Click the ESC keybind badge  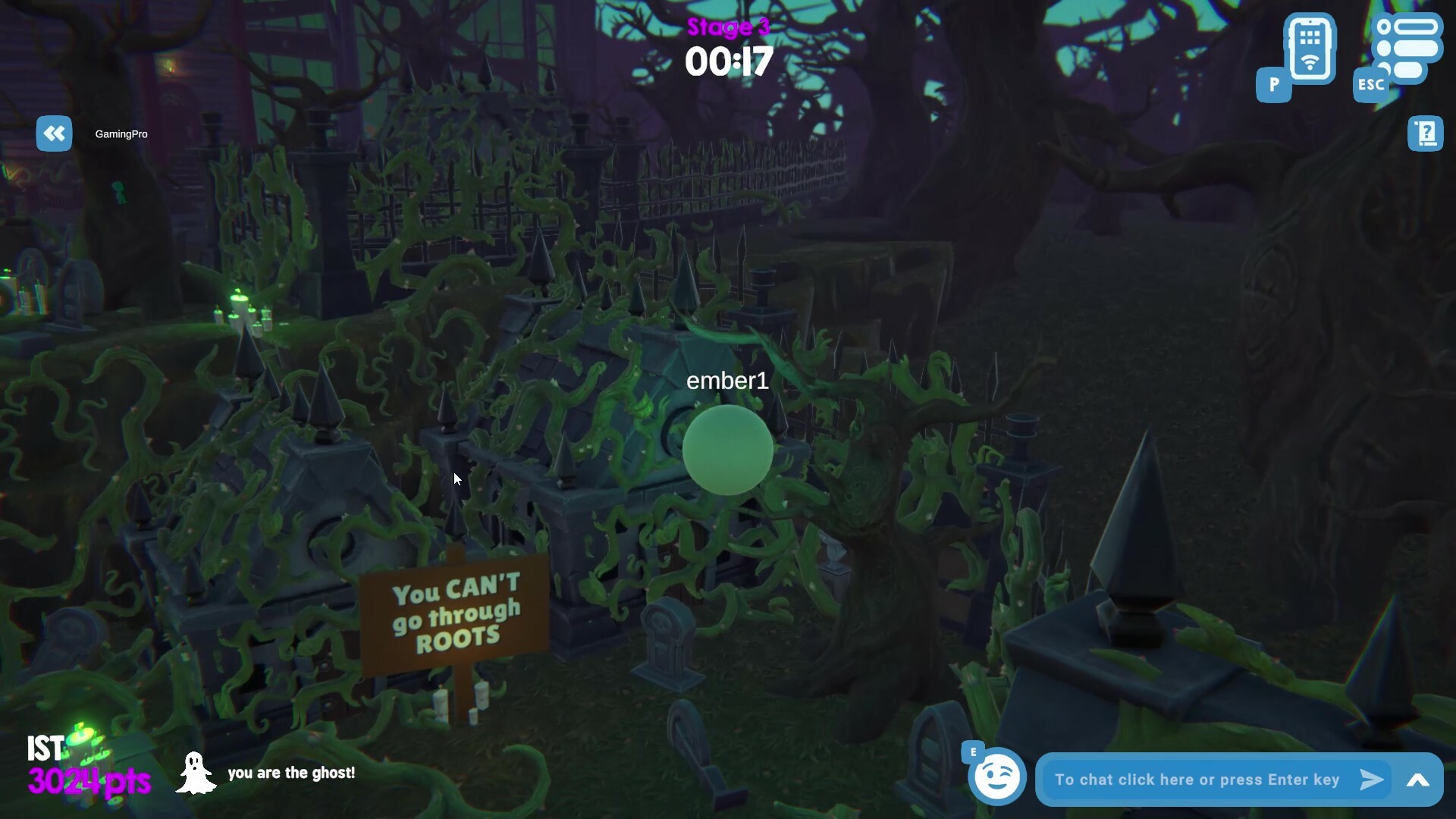pos(1370,86)
